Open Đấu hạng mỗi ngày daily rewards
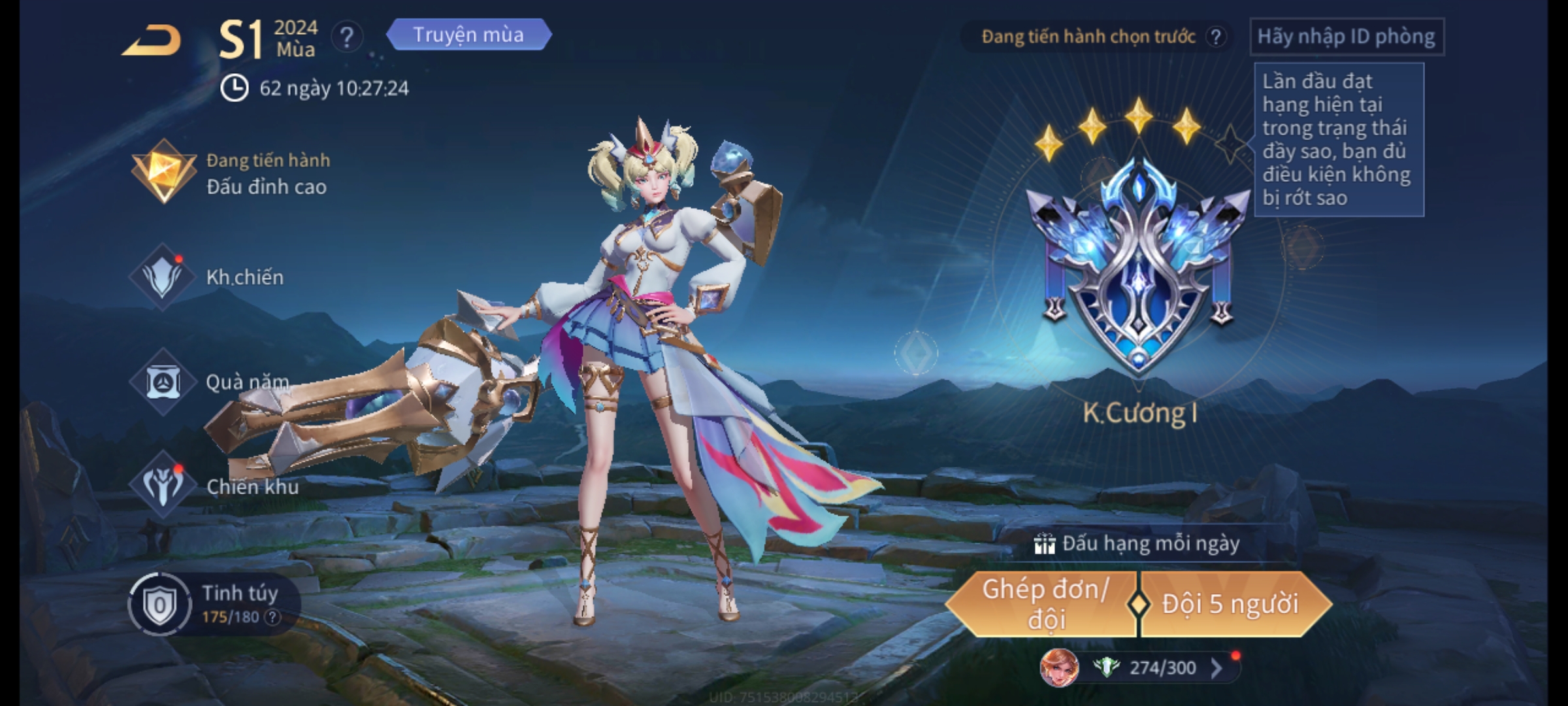This screenshot has height=706, width=1568. pos(1138,543)
